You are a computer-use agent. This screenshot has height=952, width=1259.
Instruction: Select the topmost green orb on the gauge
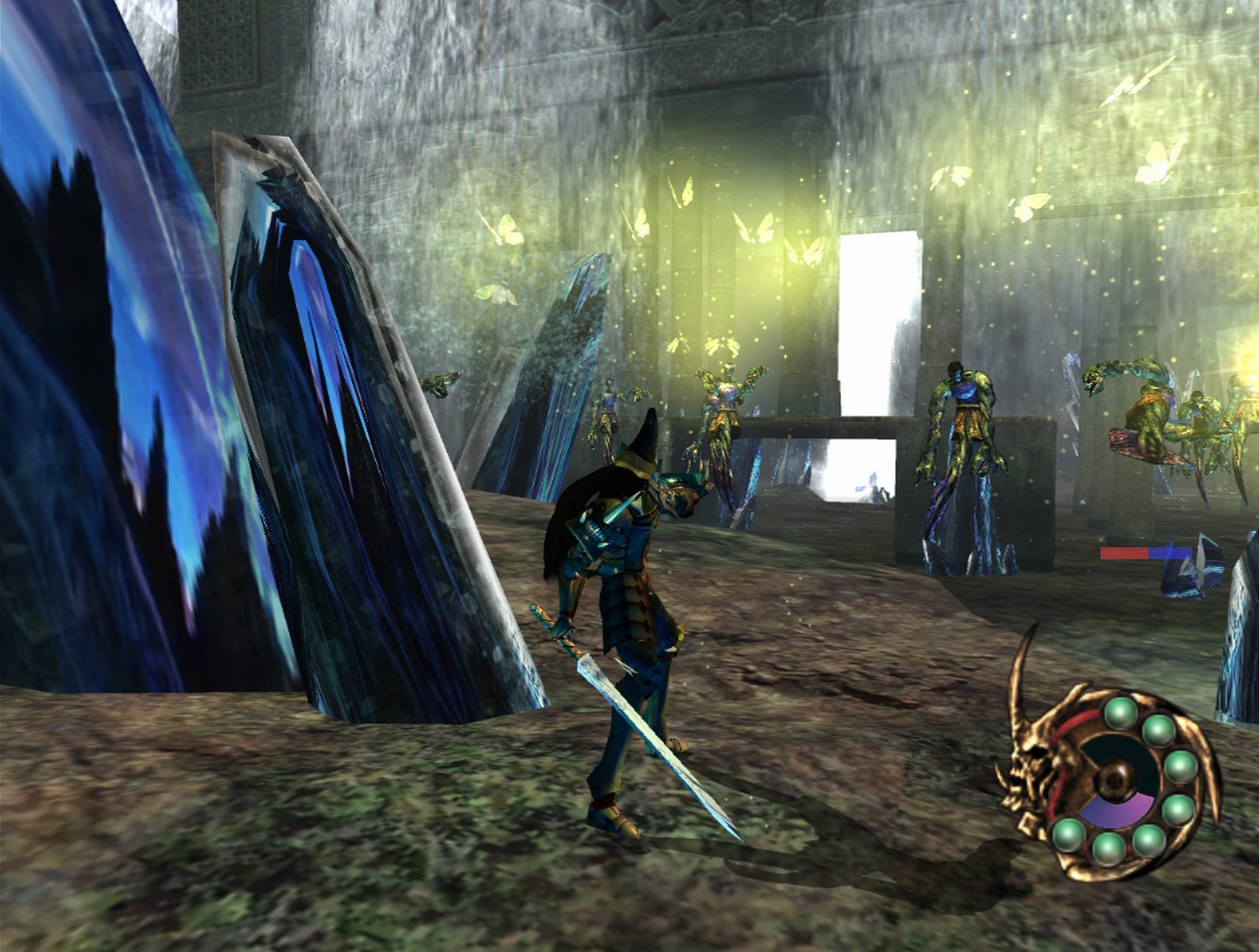(x=1120, y=713)
